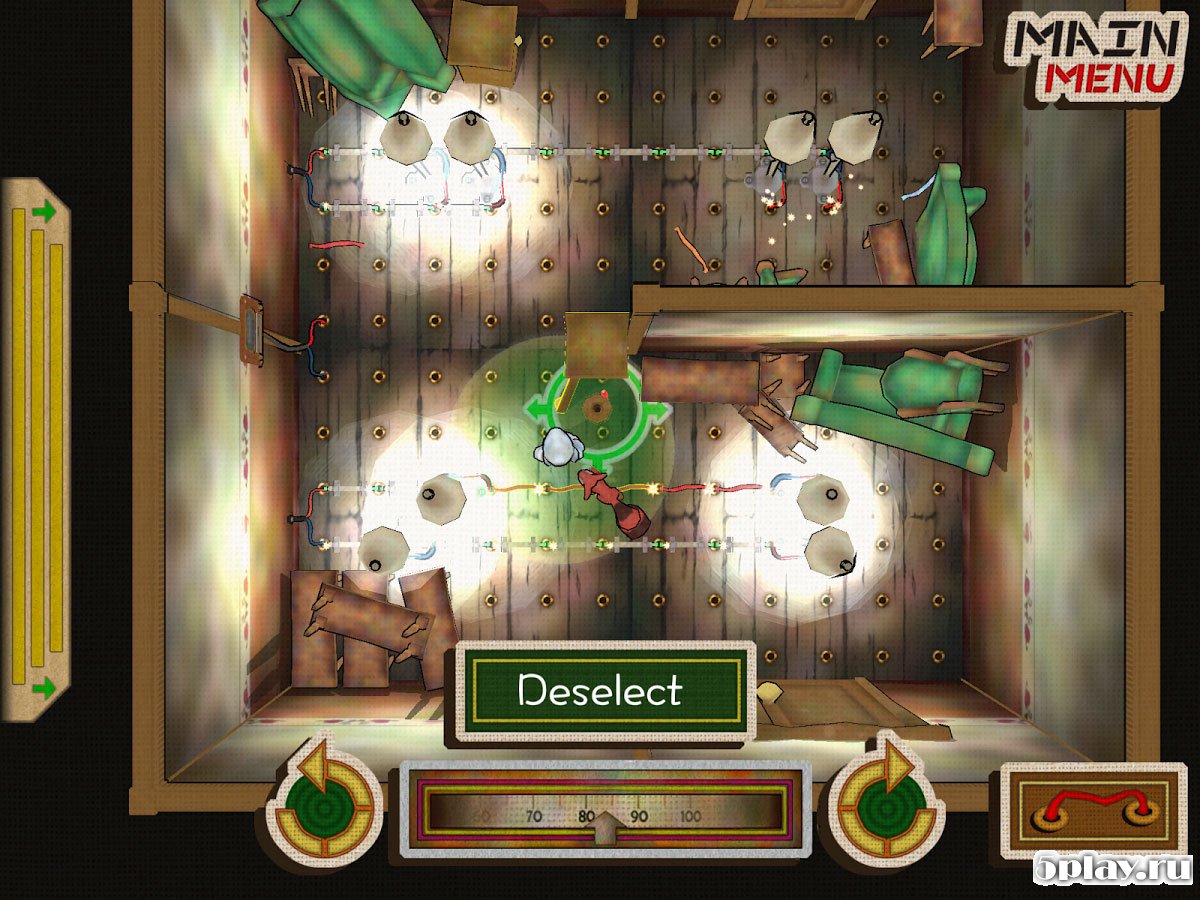Click the rotation angle dial

pos(605,809)
